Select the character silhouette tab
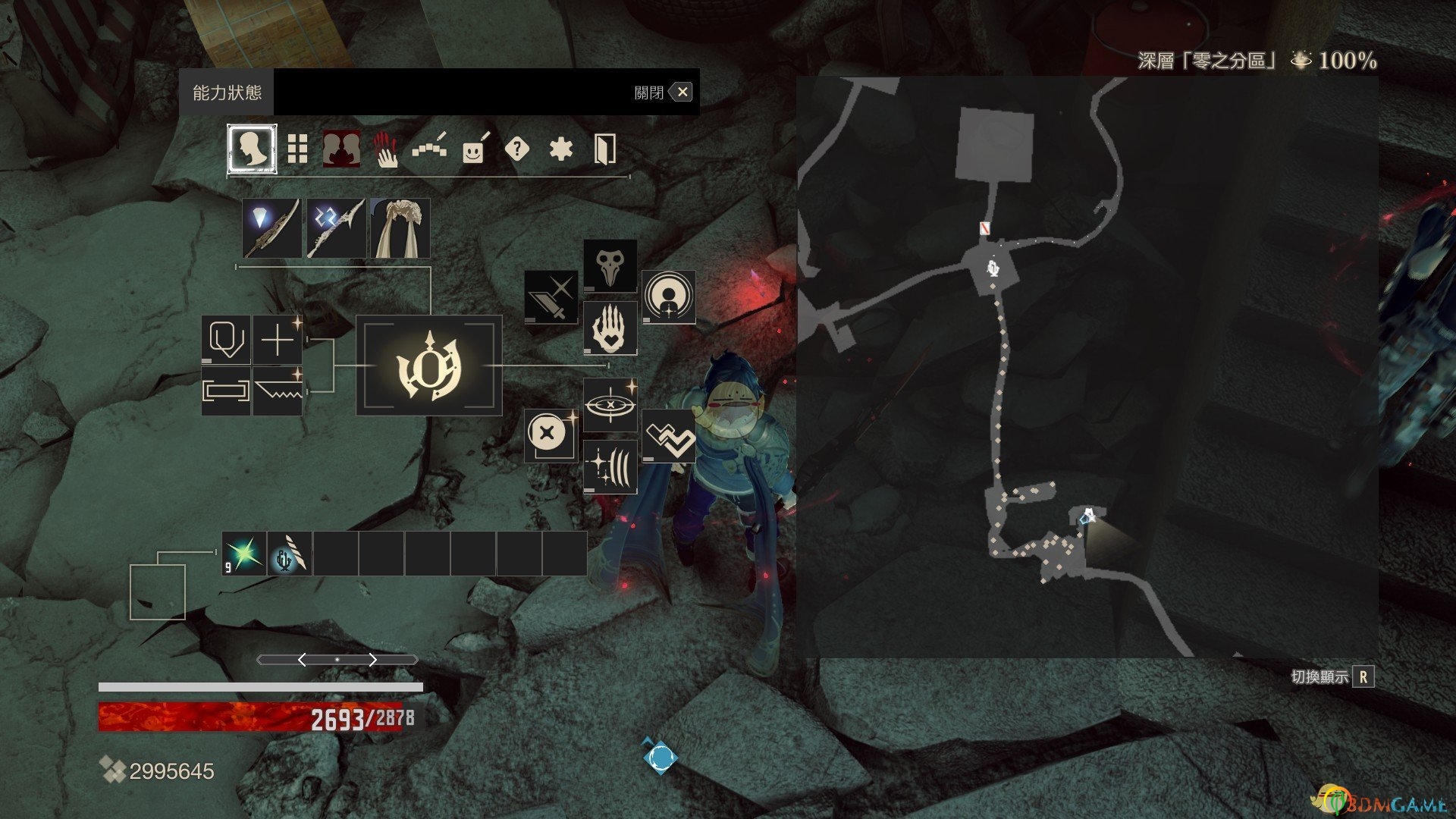 (252, 149)
